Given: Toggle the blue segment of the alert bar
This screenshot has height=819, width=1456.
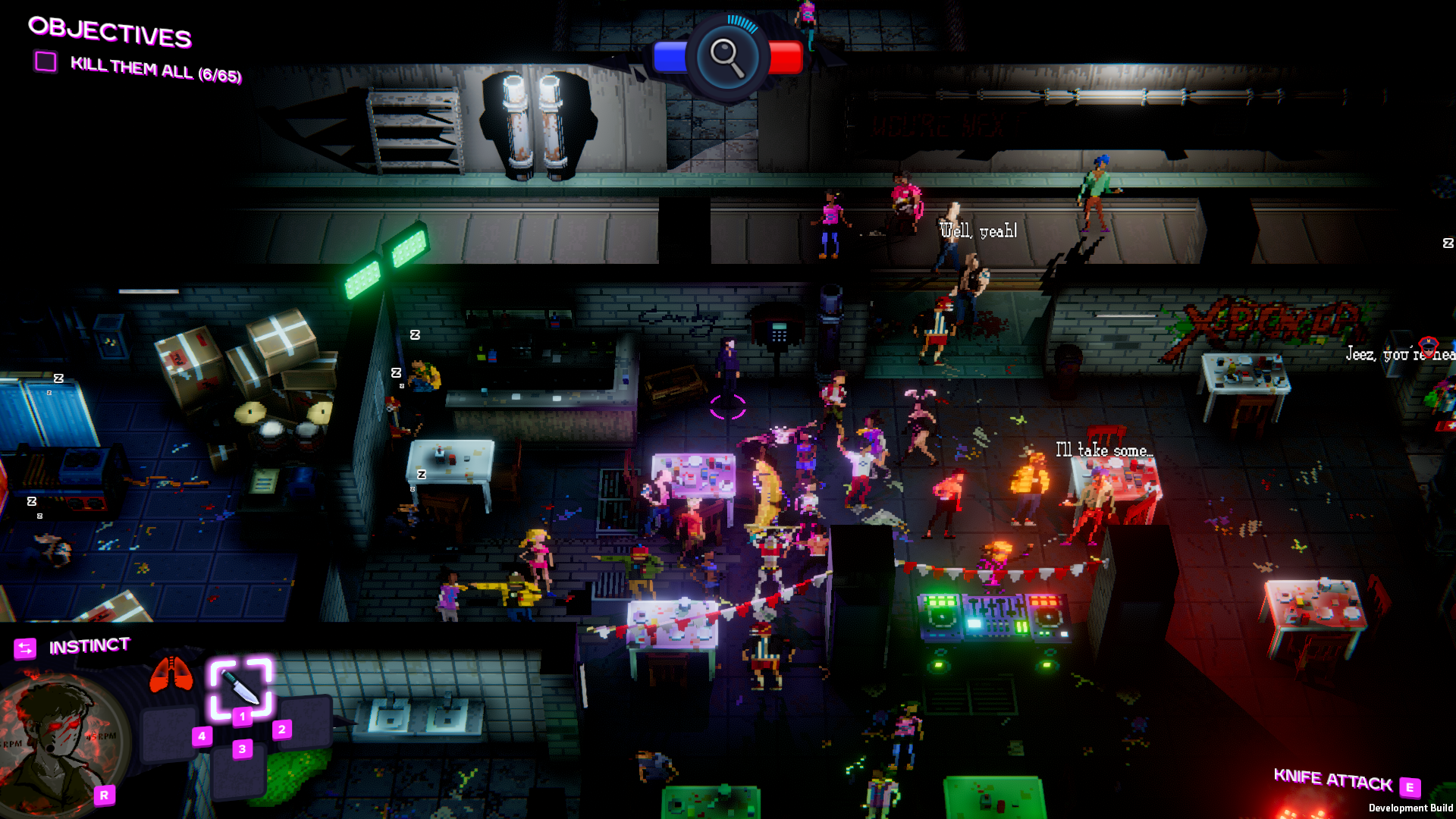Looking at the screenshot, I should (x=672, y=57).
